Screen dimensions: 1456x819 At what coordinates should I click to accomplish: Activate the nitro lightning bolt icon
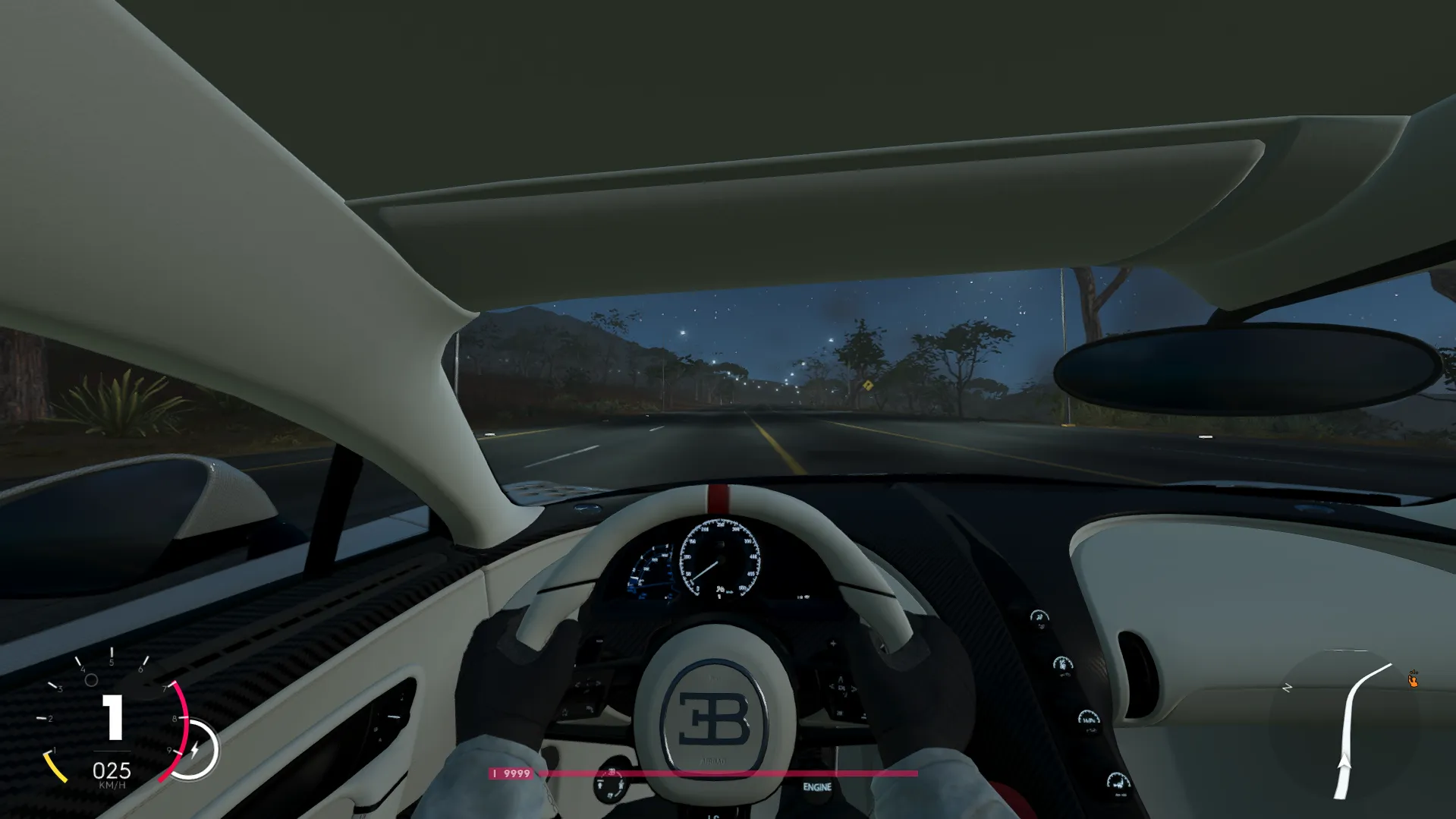194,750
